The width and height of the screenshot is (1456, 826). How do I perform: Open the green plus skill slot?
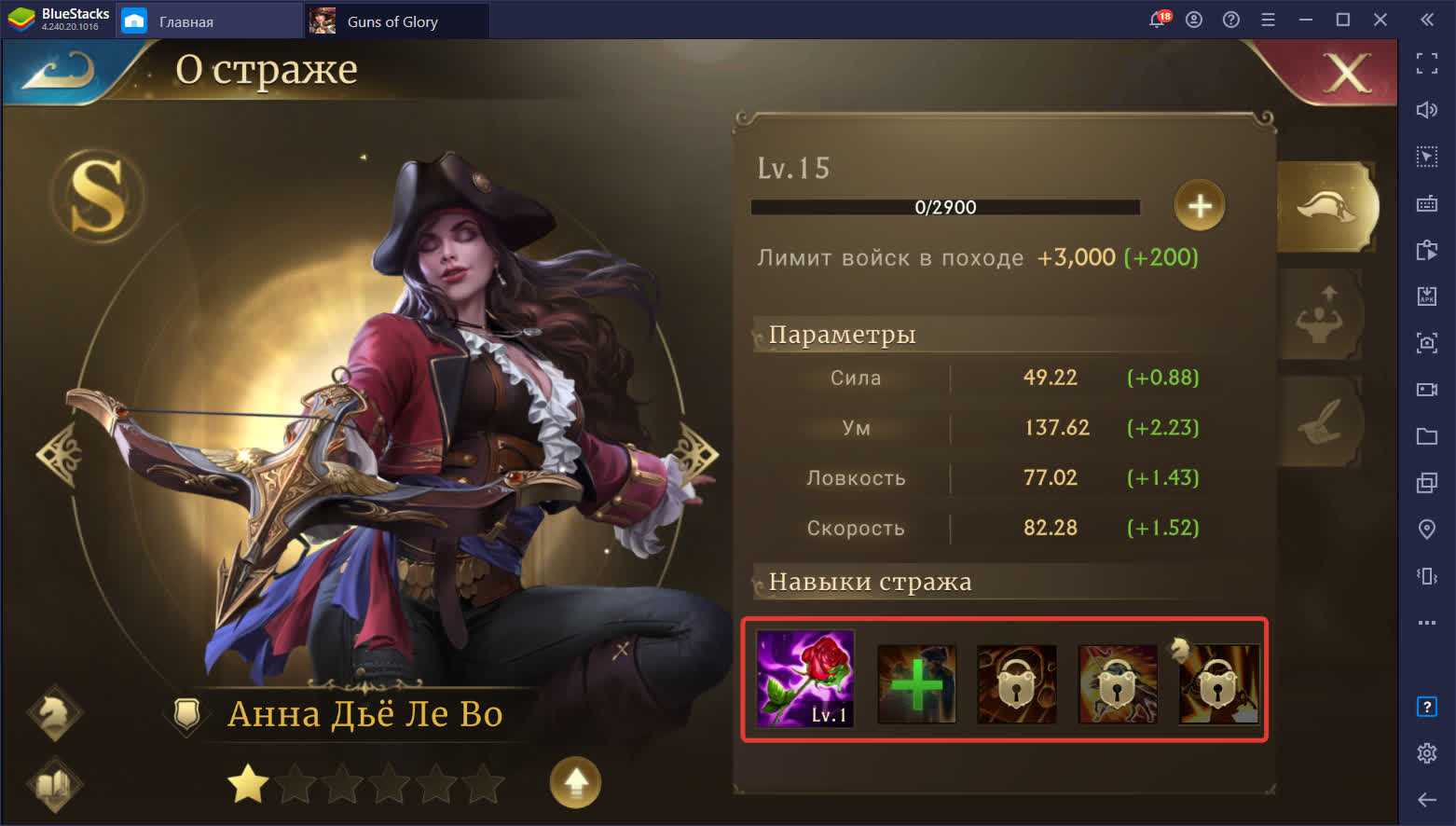pyautogui.click(x=916, y=684)
